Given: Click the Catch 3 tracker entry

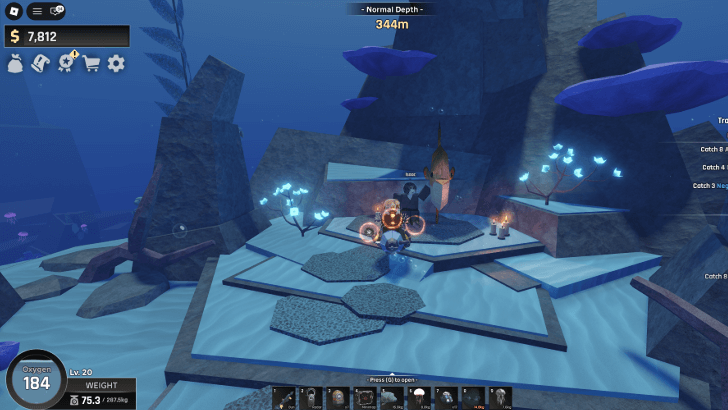Looking at the screenshot, I should pos(710,185).
